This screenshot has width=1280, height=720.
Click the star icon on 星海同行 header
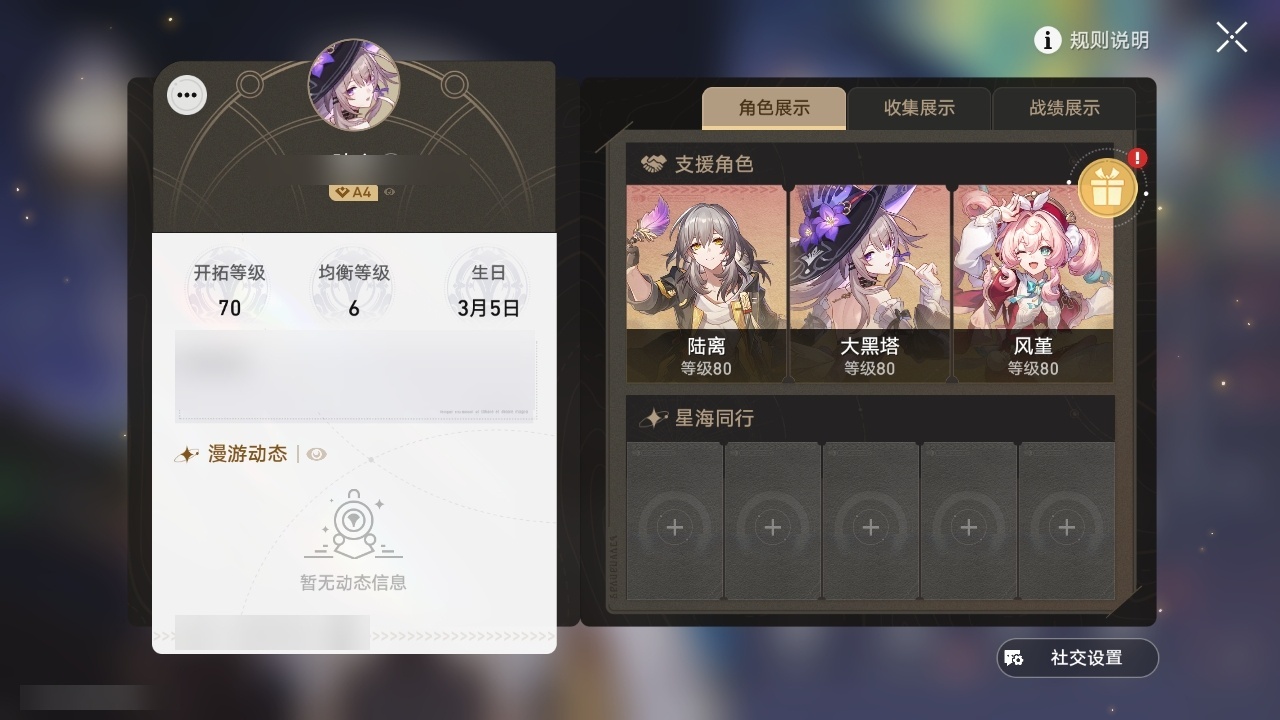pos(654,418)
